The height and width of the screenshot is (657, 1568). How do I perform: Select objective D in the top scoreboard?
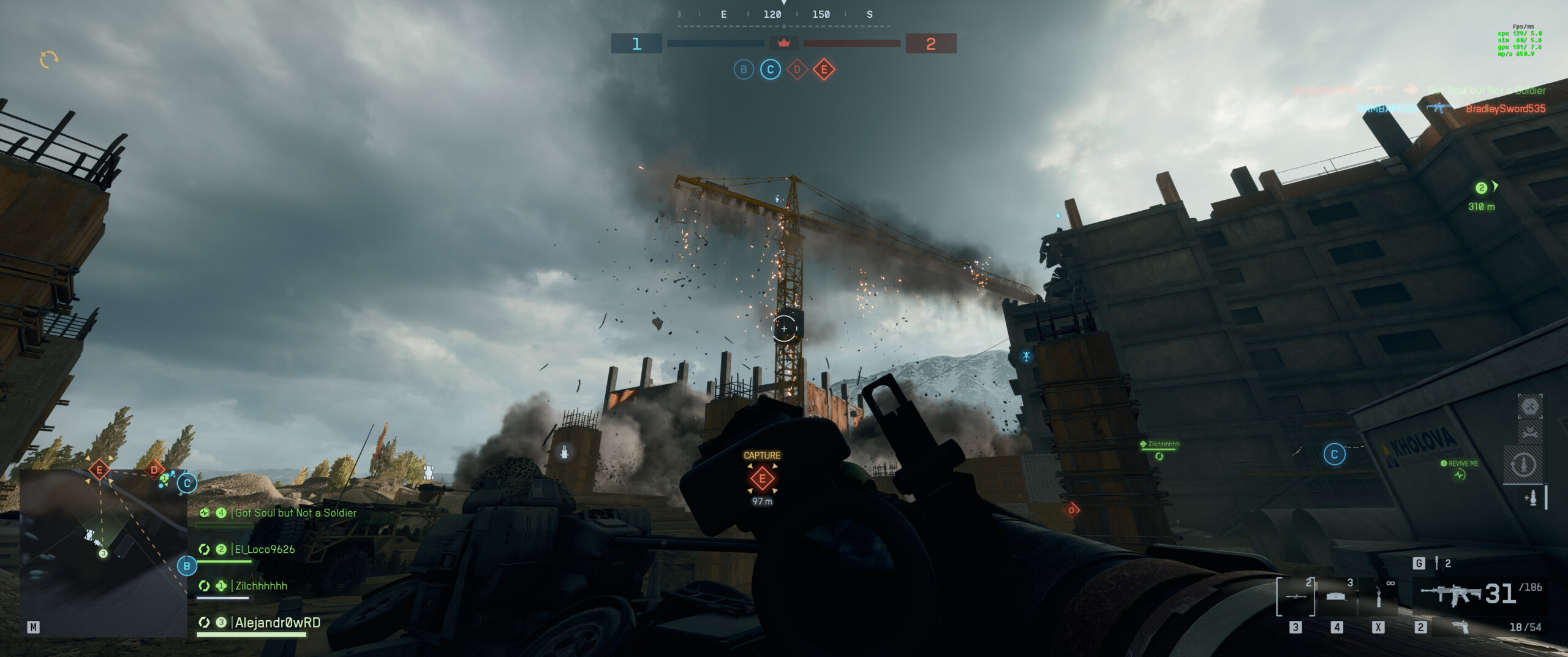click(x=797, y=70)
